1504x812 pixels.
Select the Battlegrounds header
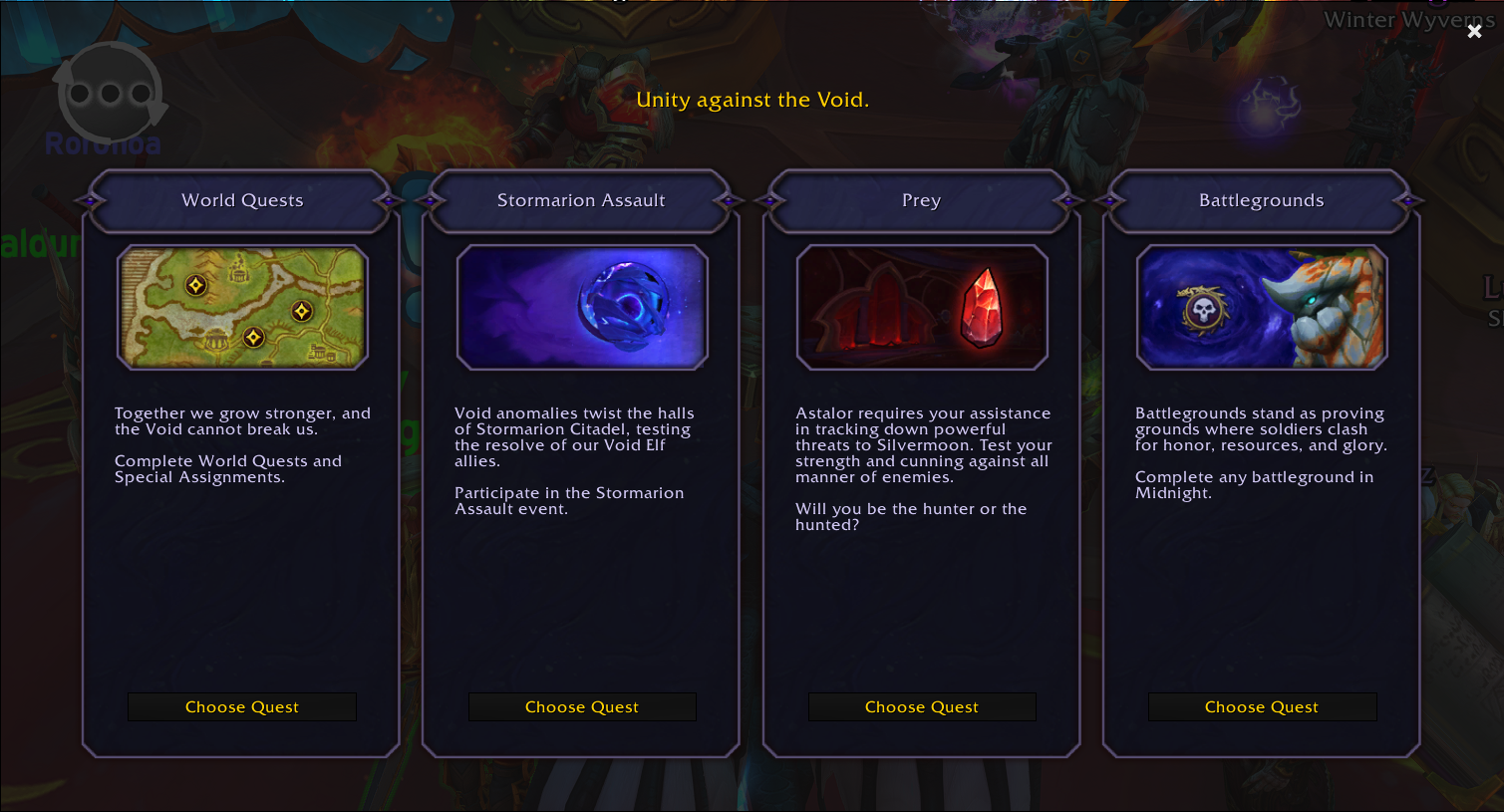coord(1262,200)
